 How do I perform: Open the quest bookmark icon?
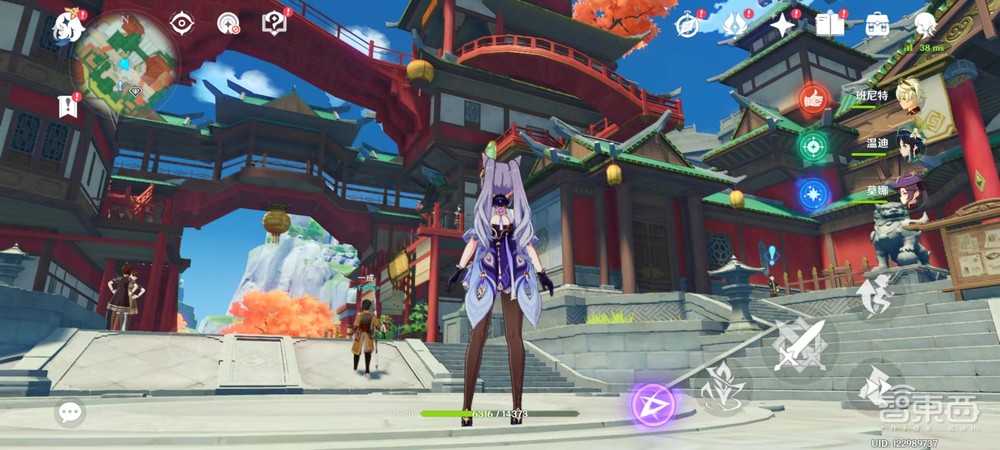point(67,104)
